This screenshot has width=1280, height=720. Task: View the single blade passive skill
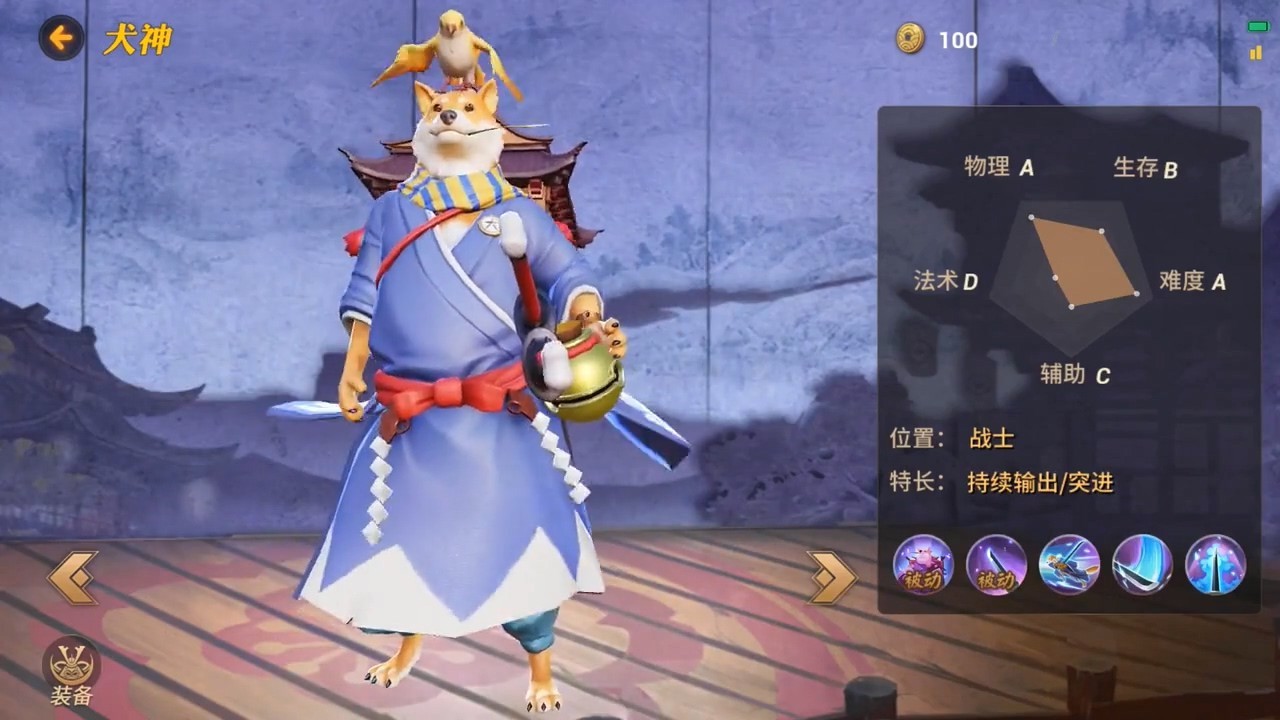[x=996, y=565]
